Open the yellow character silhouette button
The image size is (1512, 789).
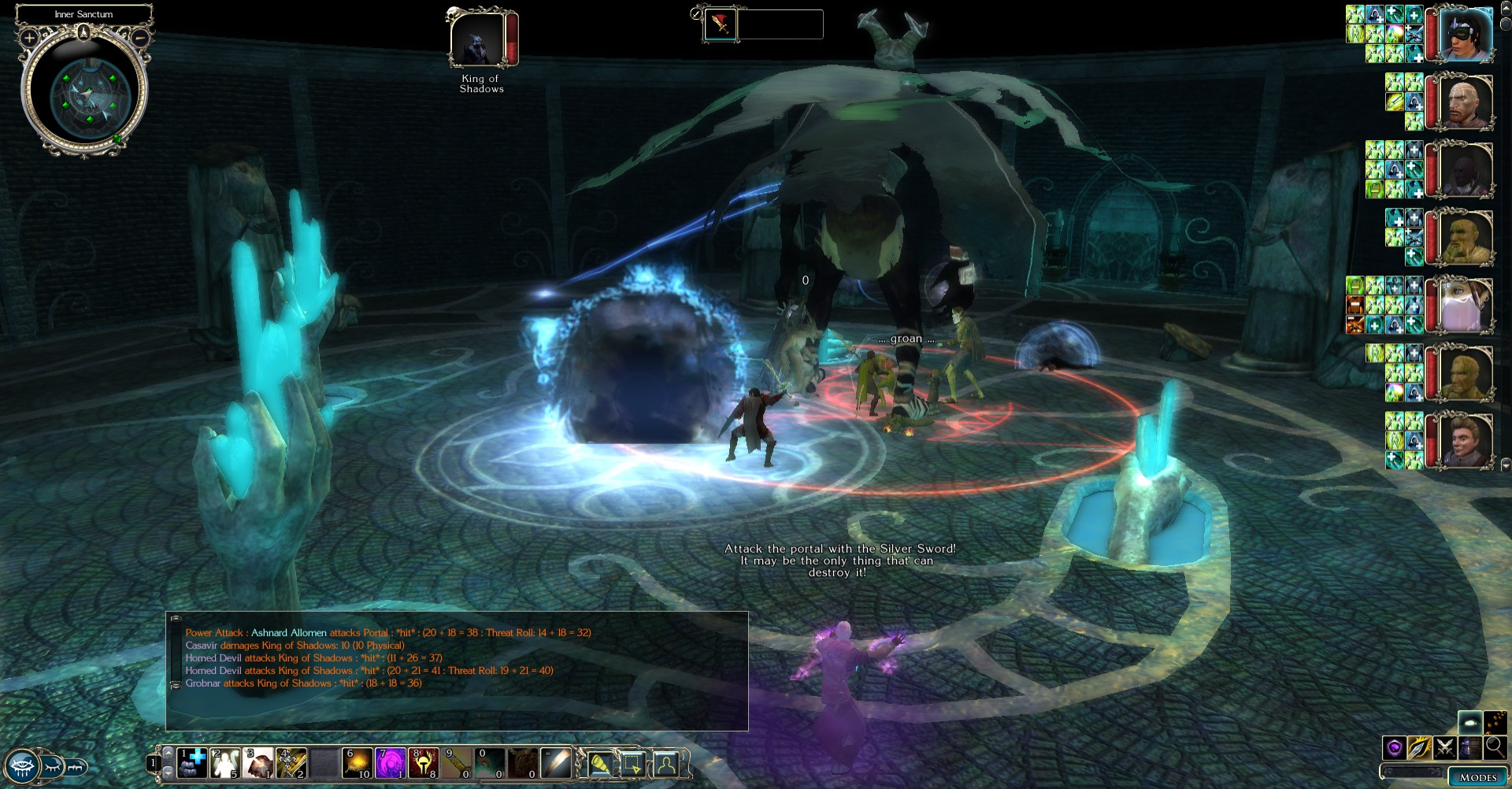tap(665, 764)
